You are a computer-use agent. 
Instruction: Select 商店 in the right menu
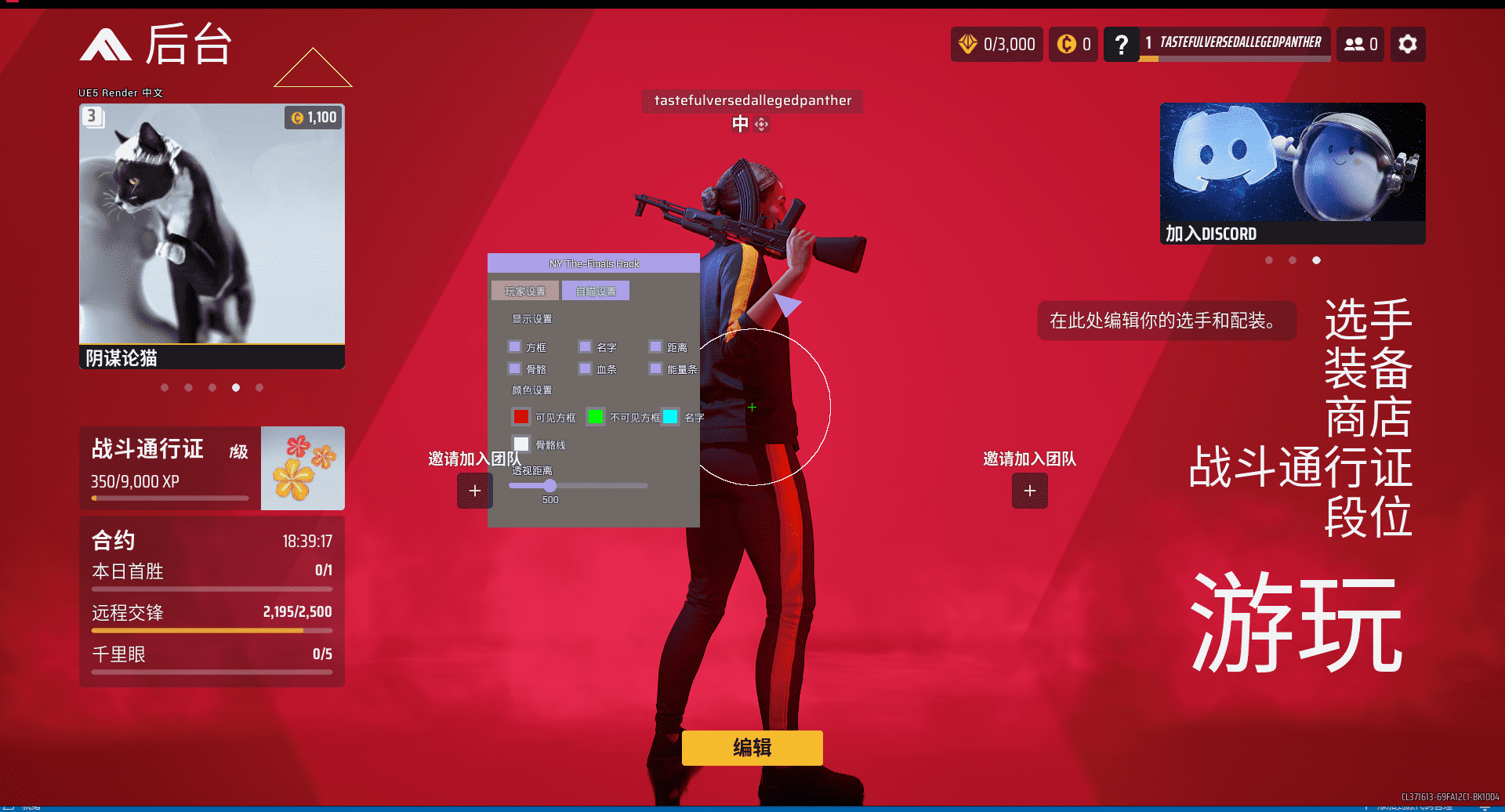click(1368, 418)
